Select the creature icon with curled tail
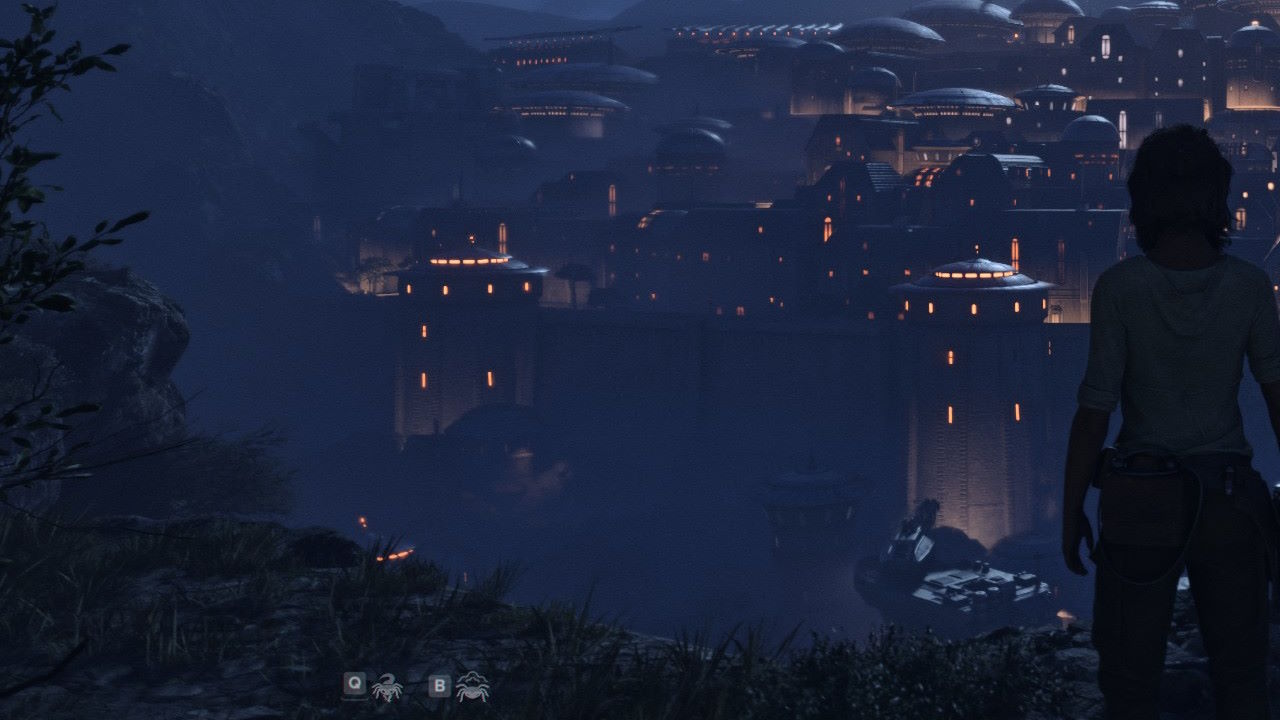 coord(387,687)
